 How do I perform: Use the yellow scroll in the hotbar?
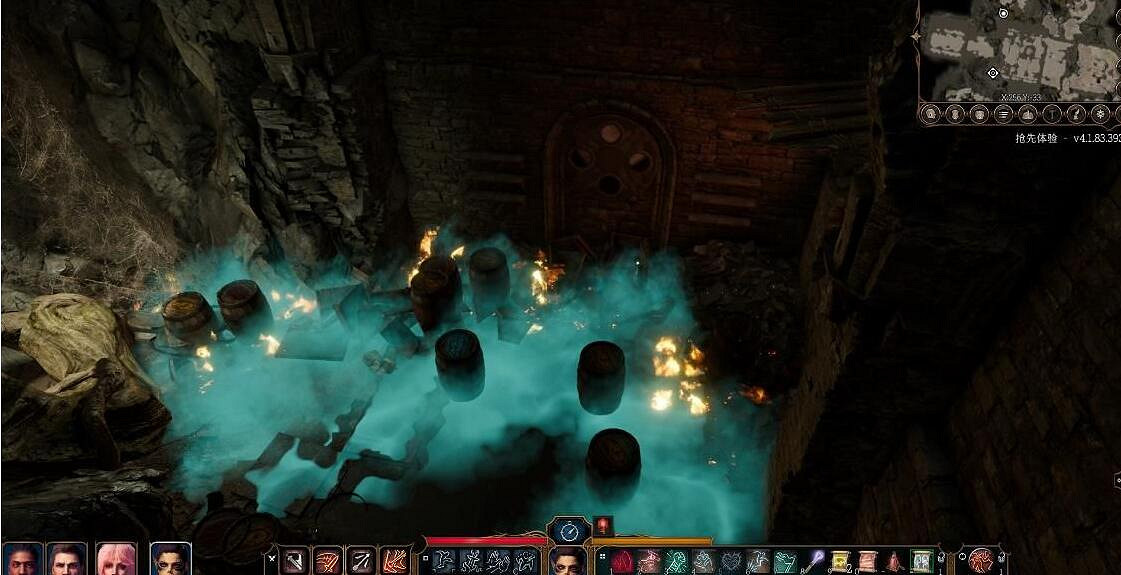(840, 561)
